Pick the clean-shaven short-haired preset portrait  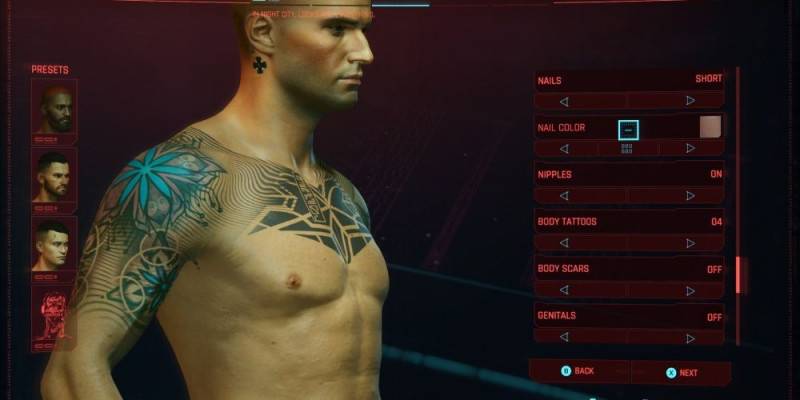(53, 243)
